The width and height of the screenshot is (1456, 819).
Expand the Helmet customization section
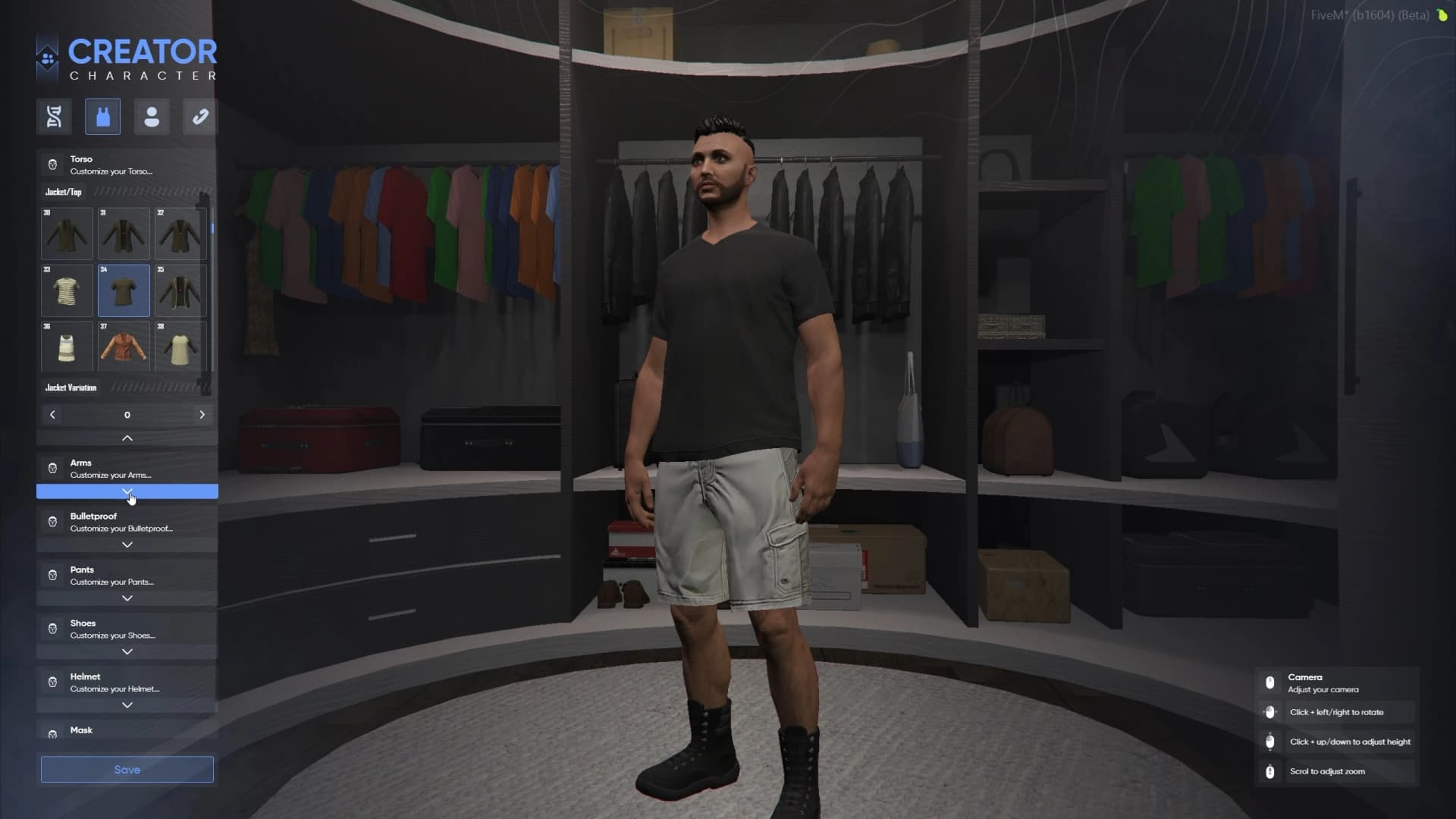(127, 705)
